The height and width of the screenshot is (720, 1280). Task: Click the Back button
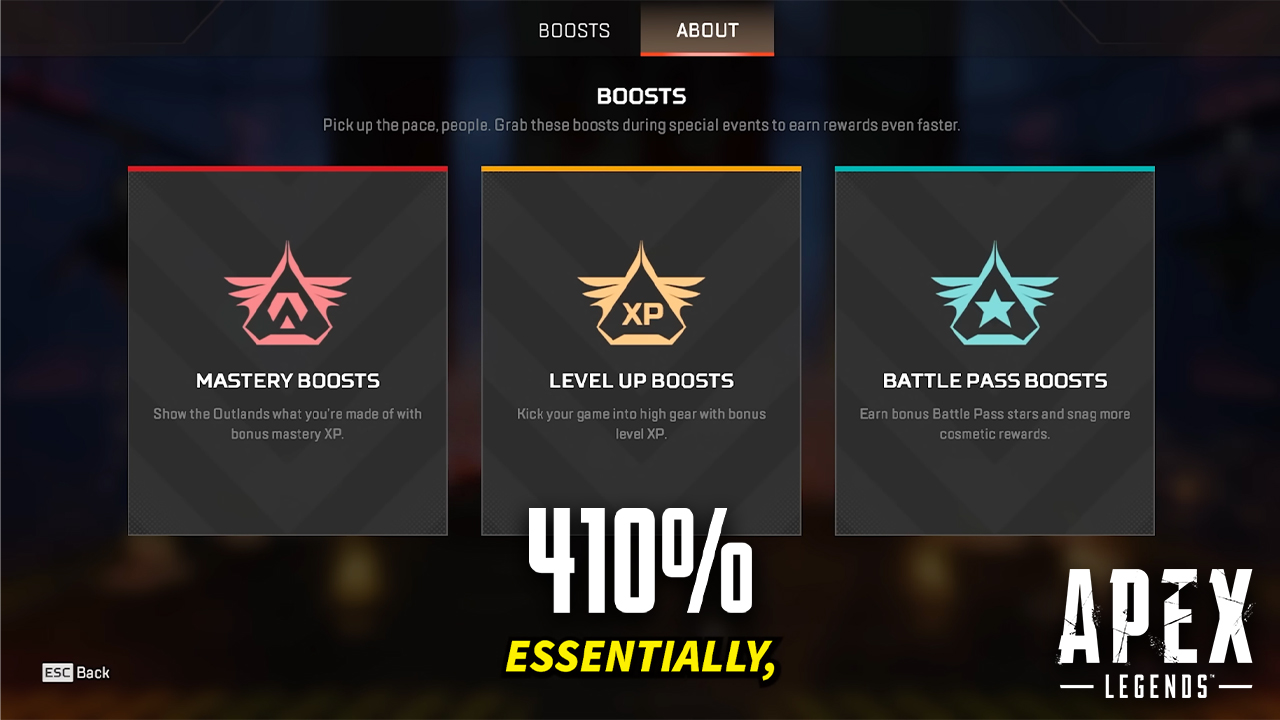(x=95, y=673)
